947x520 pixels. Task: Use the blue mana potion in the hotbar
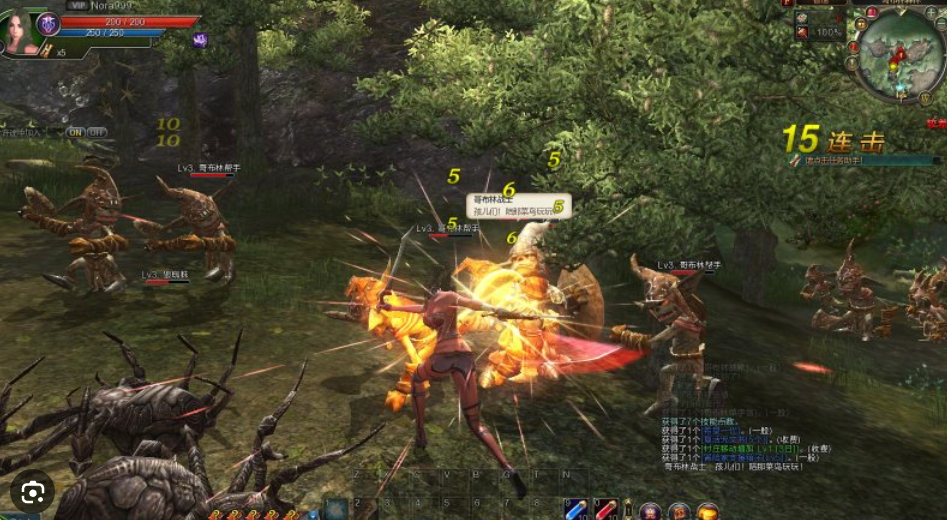pyautogui.click(x=574, y=510)
